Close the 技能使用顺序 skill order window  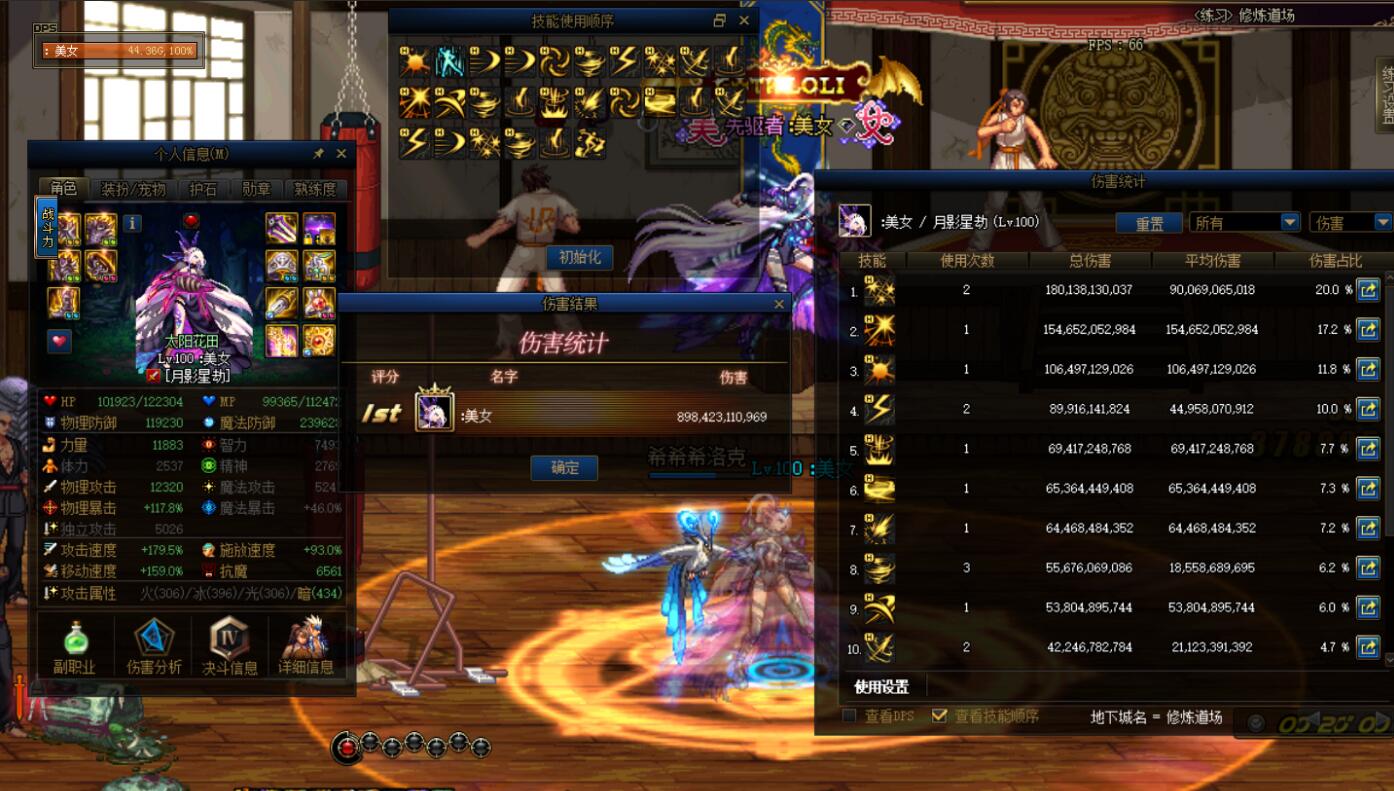(744, 21)
